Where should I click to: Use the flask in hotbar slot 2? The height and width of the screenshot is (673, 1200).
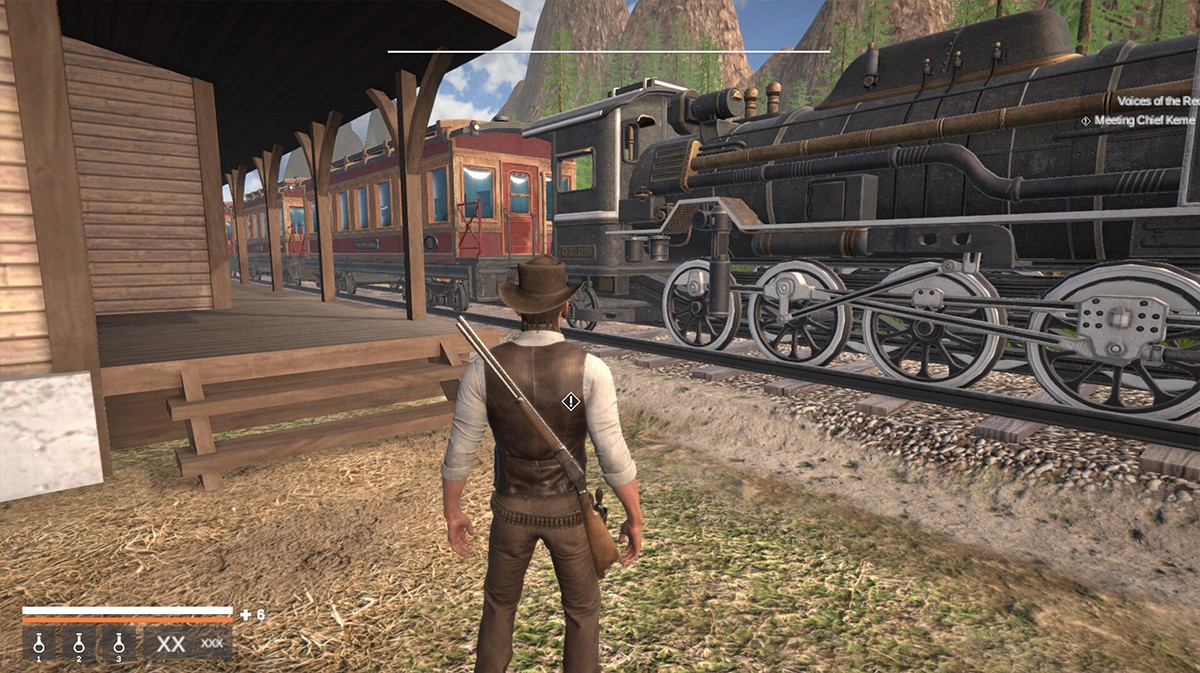click(x=79, y=643)
